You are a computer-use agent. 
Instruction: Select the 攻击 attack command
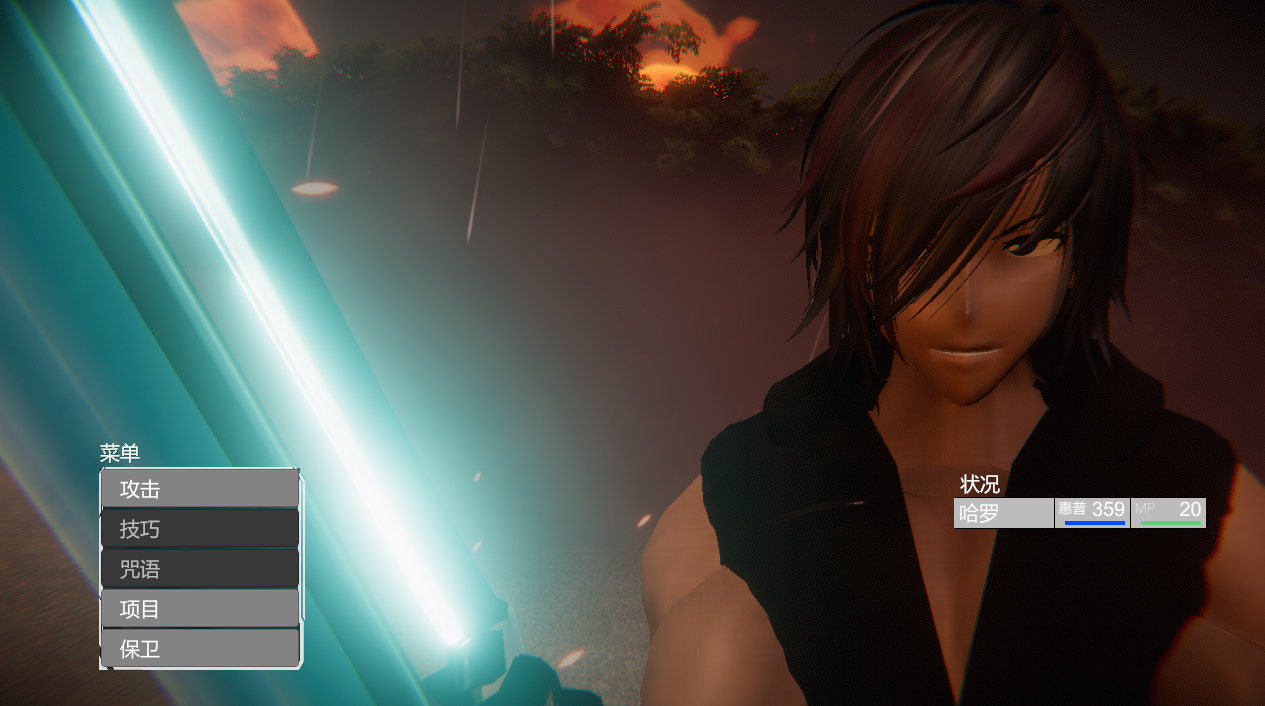pos(200,489)
